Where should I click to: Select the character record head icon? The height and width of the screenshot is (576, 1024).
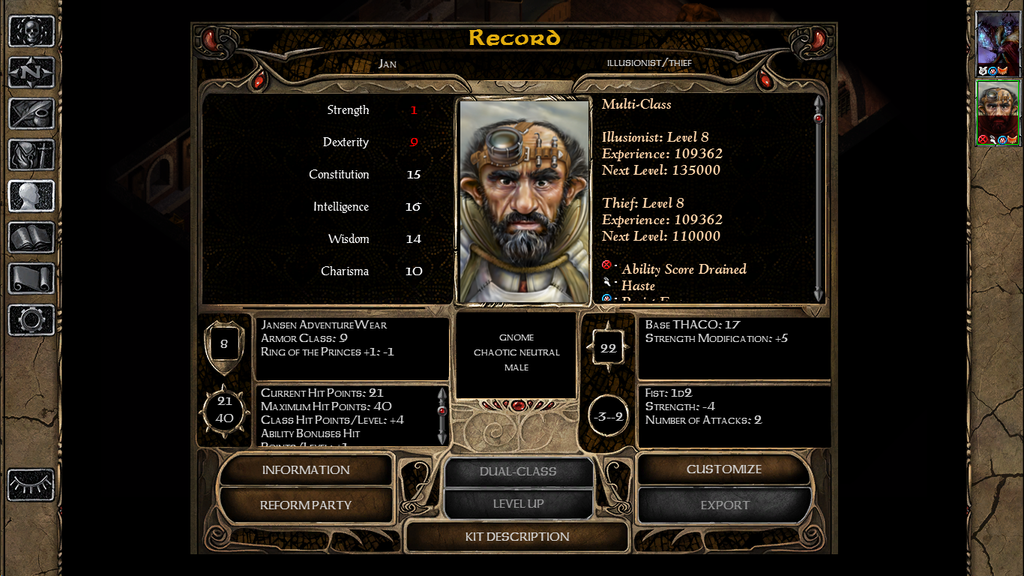point(31,196)
